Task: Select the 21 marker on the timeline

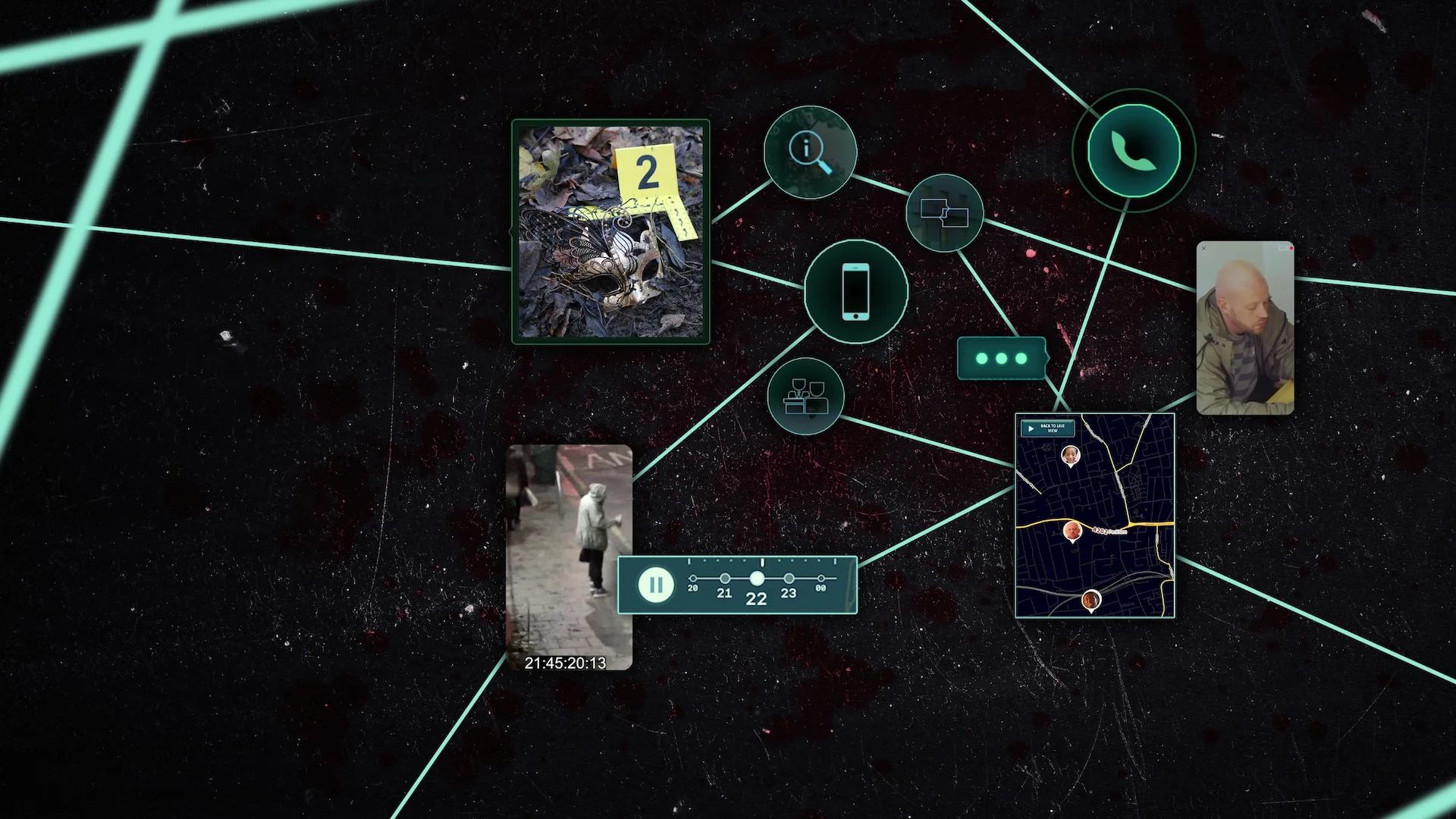Action: pos(724,579)
